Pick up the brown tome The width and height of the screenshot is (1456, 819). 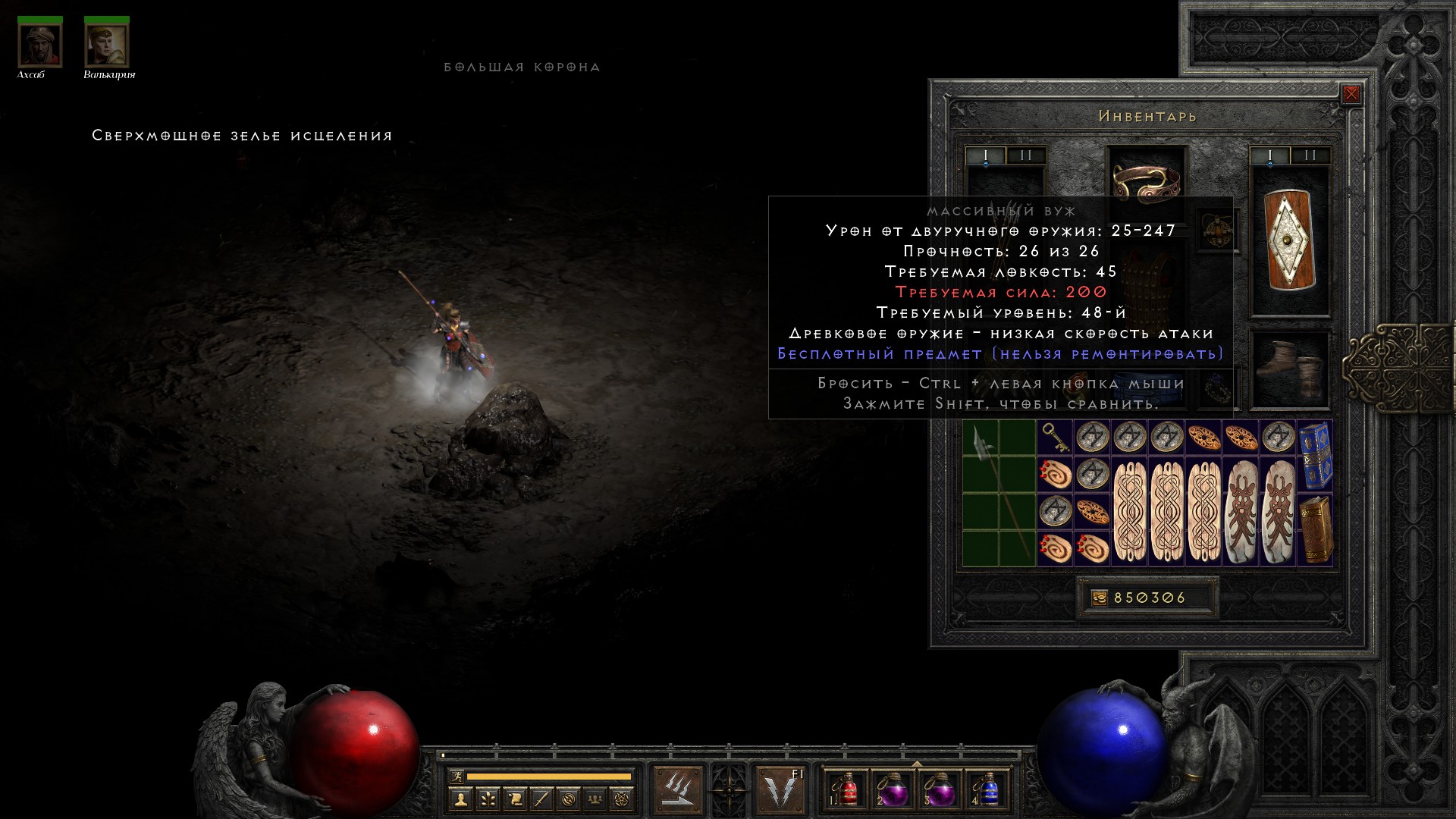pyautogui.click(x=1316, y=529)
